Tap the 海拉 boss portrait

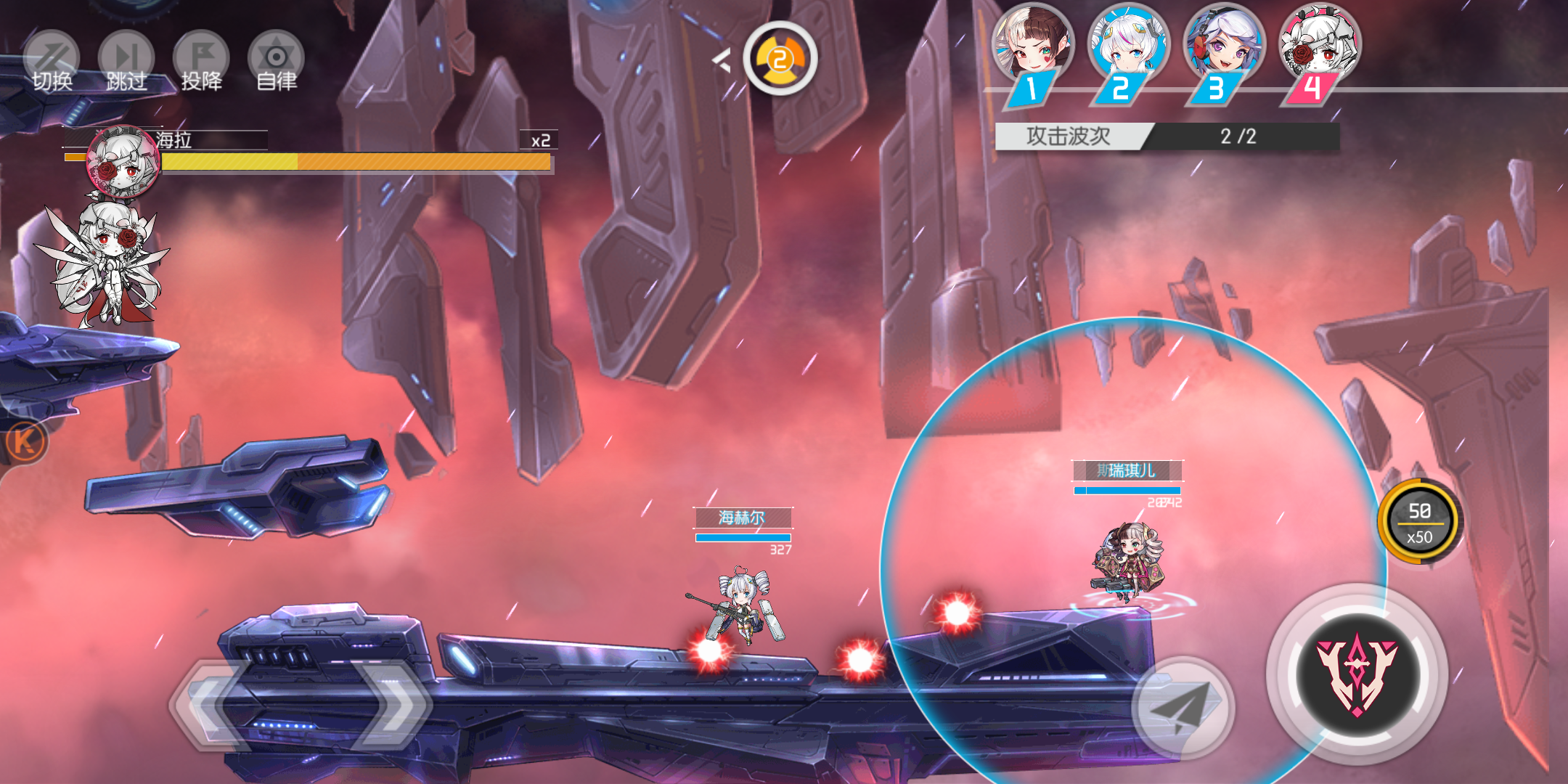click(123, 163)
